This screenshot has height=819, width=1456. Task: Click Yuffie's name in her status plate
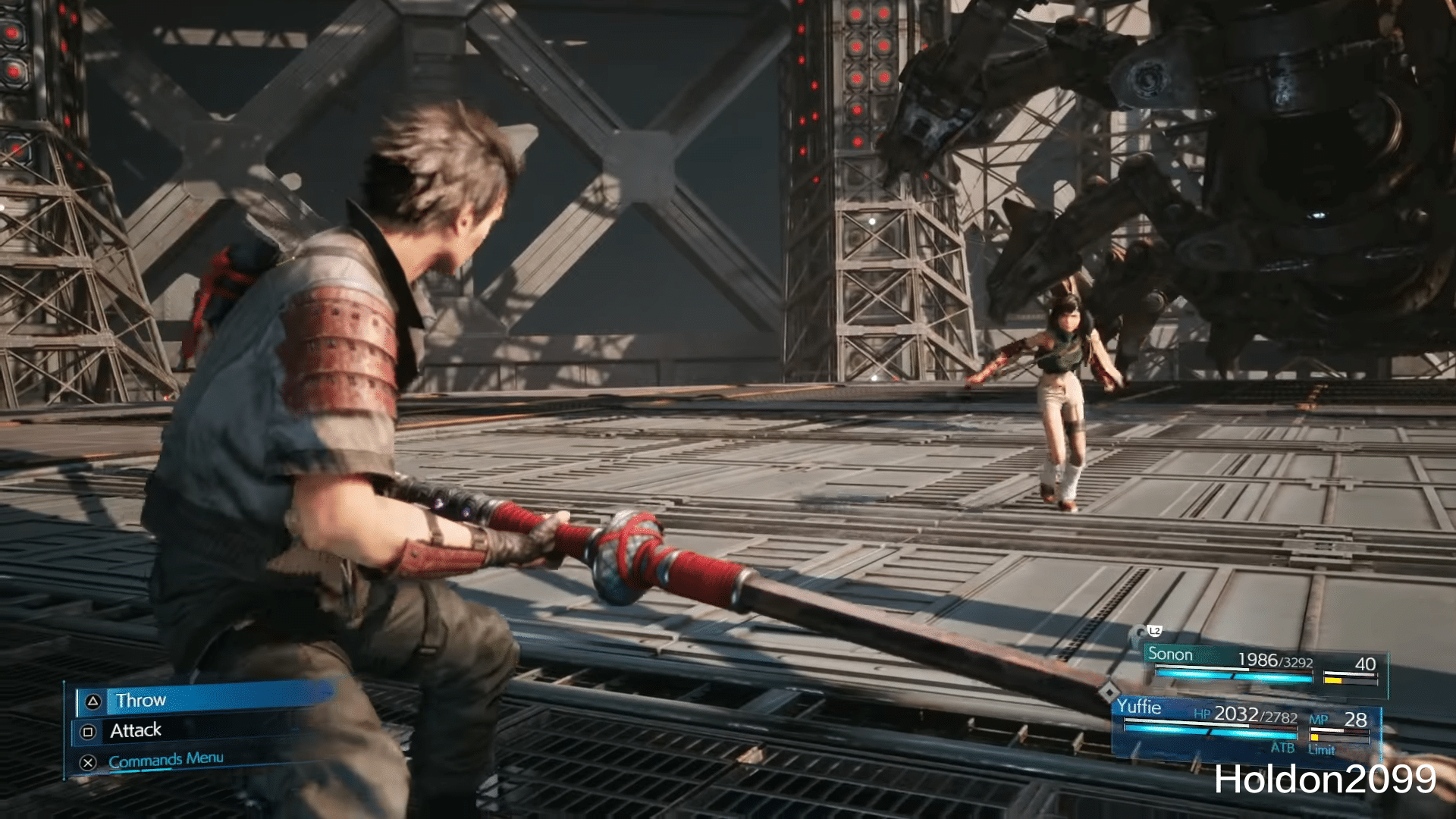[1141, 708]
